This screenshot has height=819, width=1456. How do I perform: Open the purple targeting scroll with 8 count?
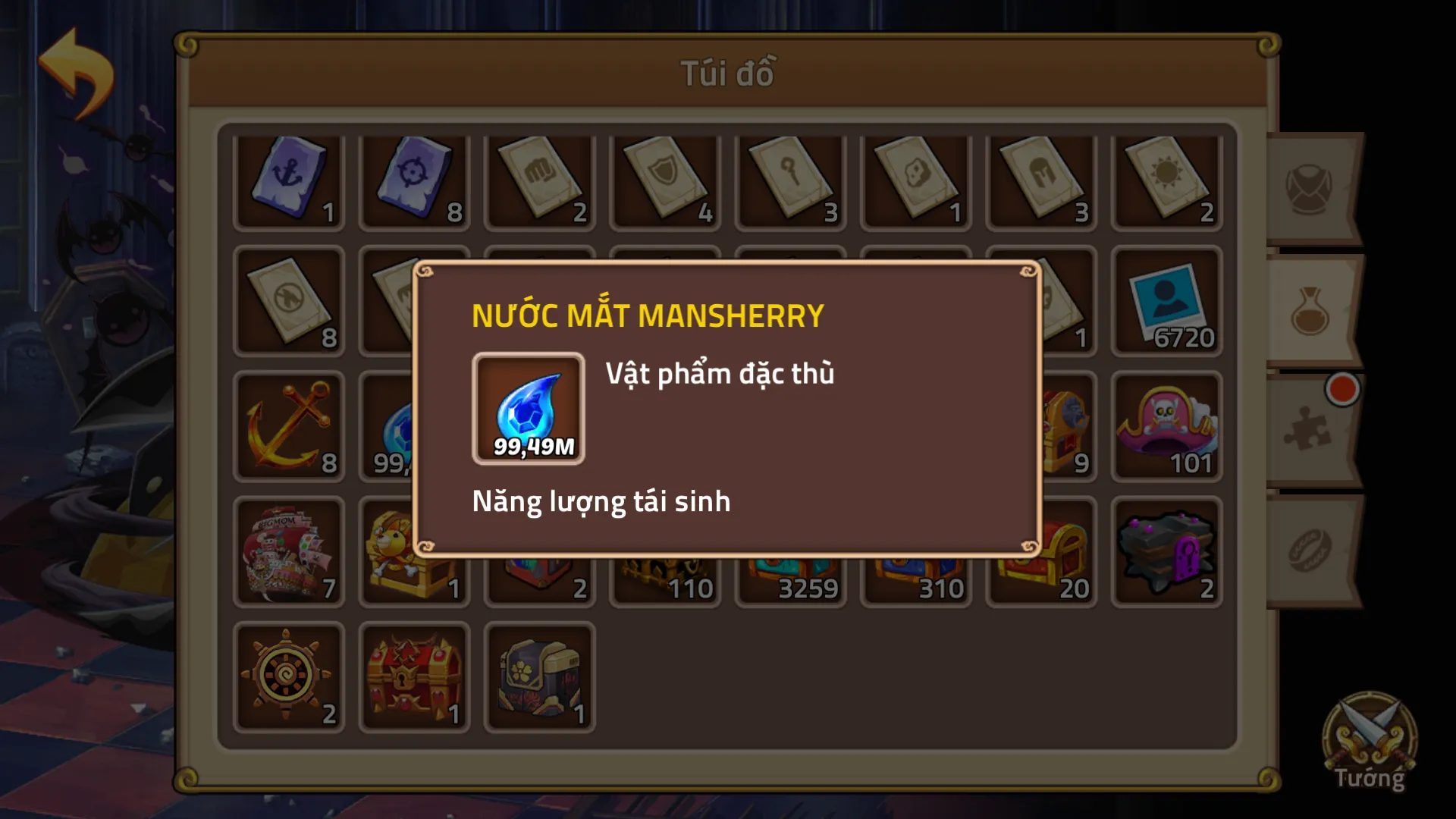[x=414, y=180]
